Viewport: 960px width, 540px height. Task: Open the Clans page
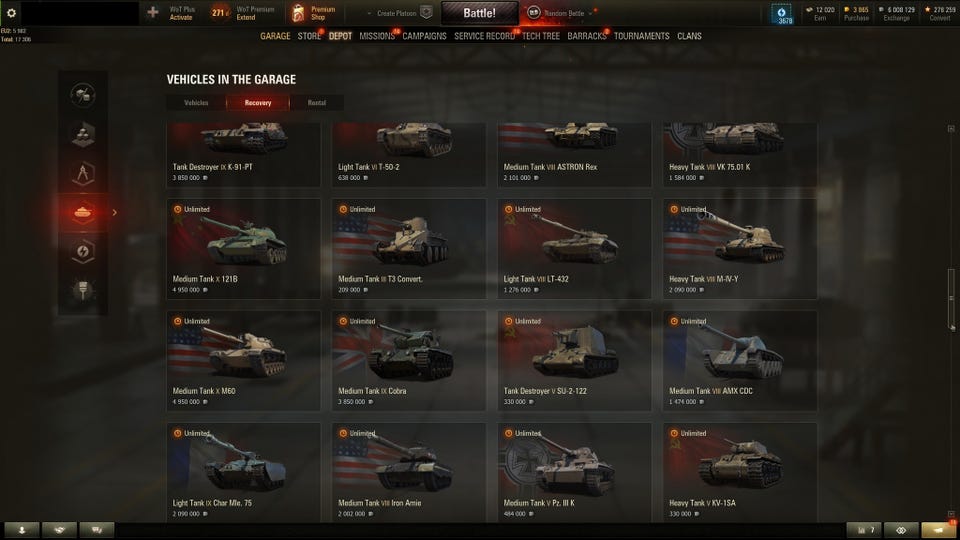[689, 36]
